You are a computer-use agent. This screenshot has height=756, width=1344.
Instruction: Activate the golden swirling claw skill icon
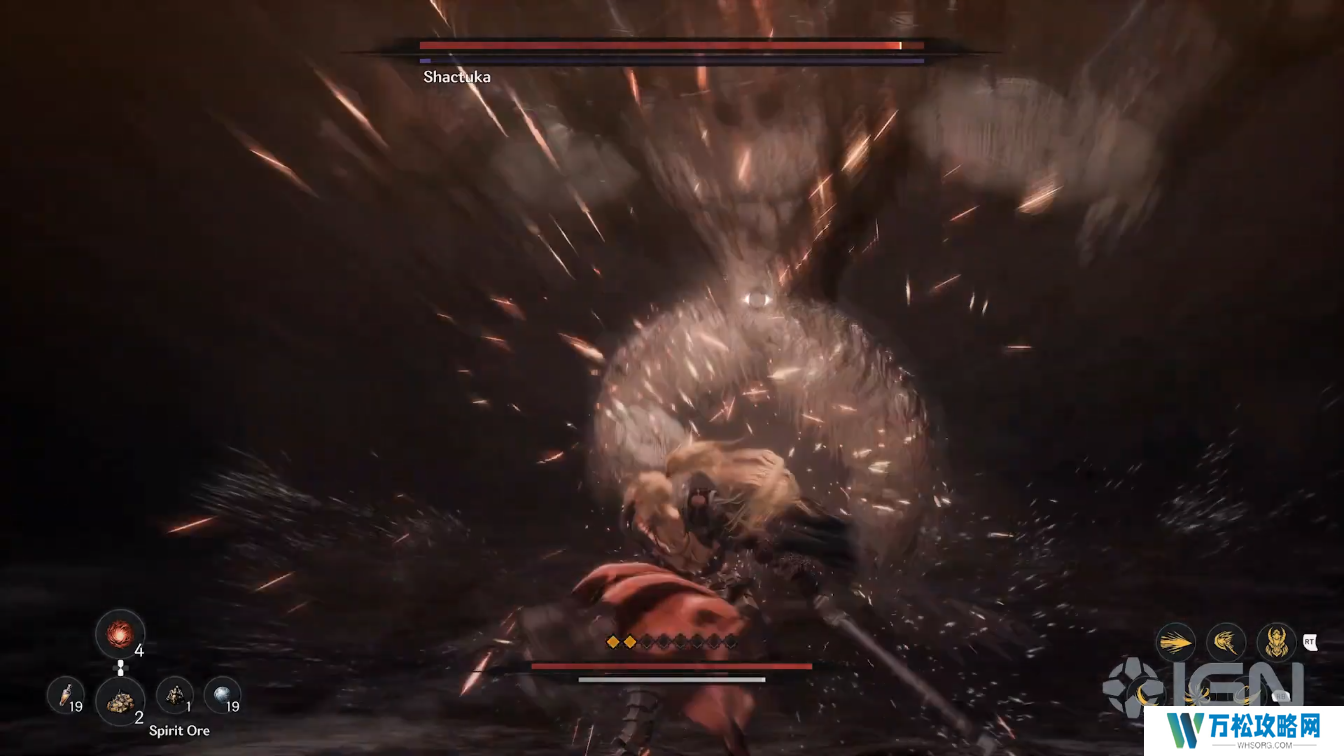point(1225,642)
